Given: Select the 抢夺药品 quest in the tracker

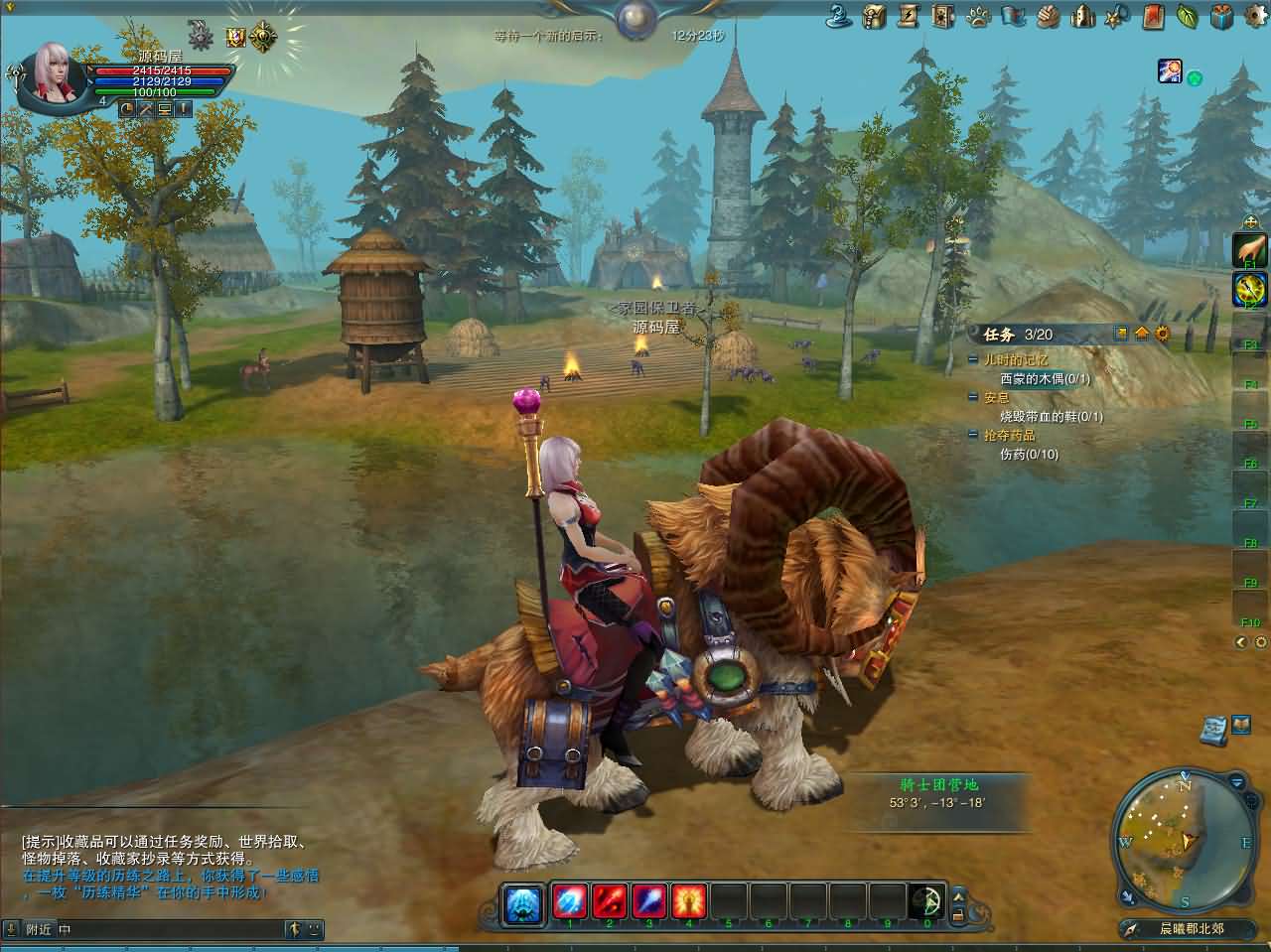Looking at the screenshot, I should coord(1009,435).
